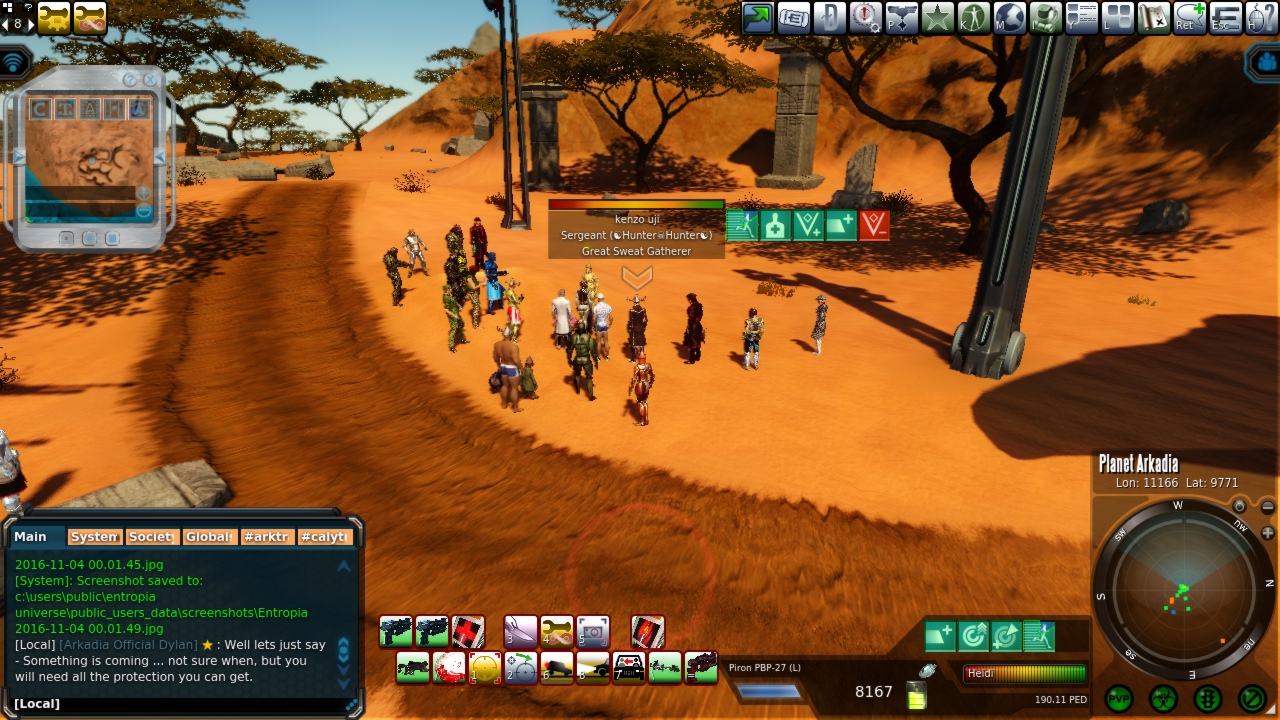Click the green star icon in top bar
1280x720 pixels.
(x=937, y=17)
